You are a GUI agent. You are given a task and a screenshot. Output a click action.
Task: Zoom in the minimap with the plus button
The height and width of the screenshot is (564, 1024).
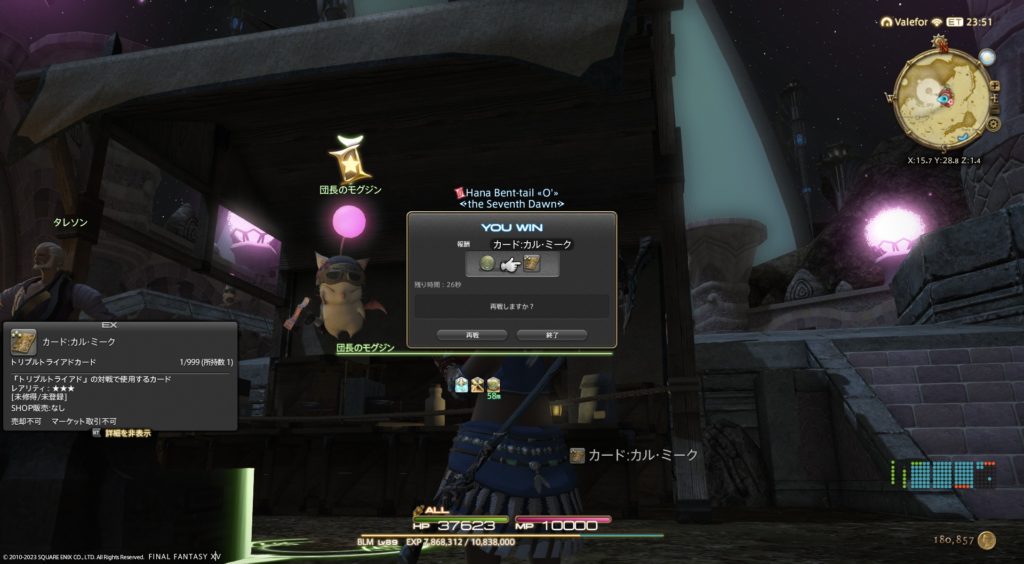(994, 87)
